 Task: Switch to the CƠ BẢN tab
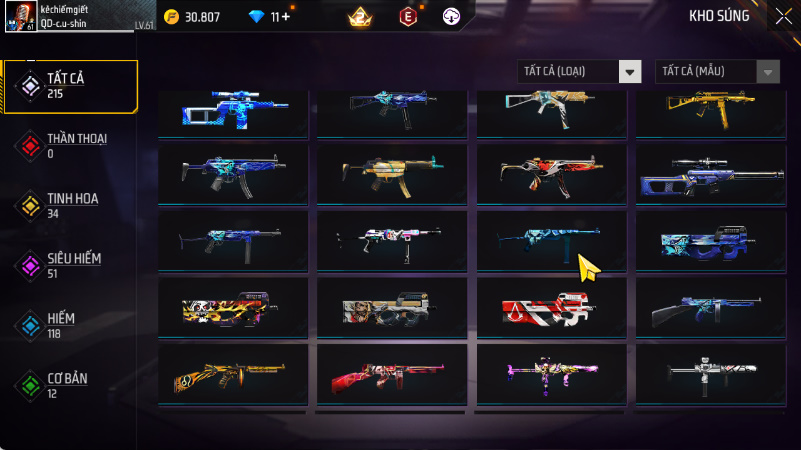coord(70,385)
